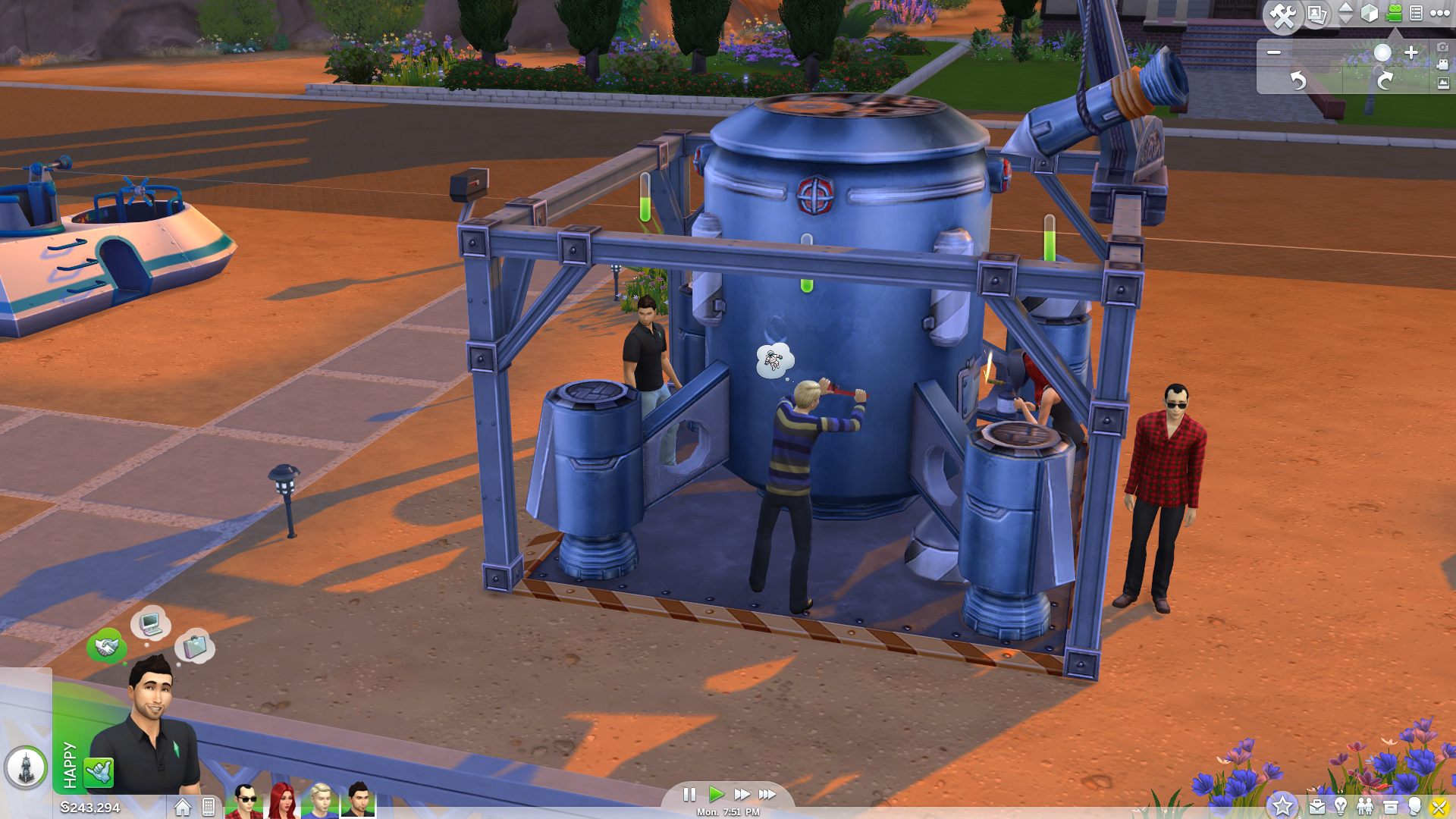Screen dimensions: 1456x819
Task: Switch to the green video camera mode
Action: point(1393,13)
